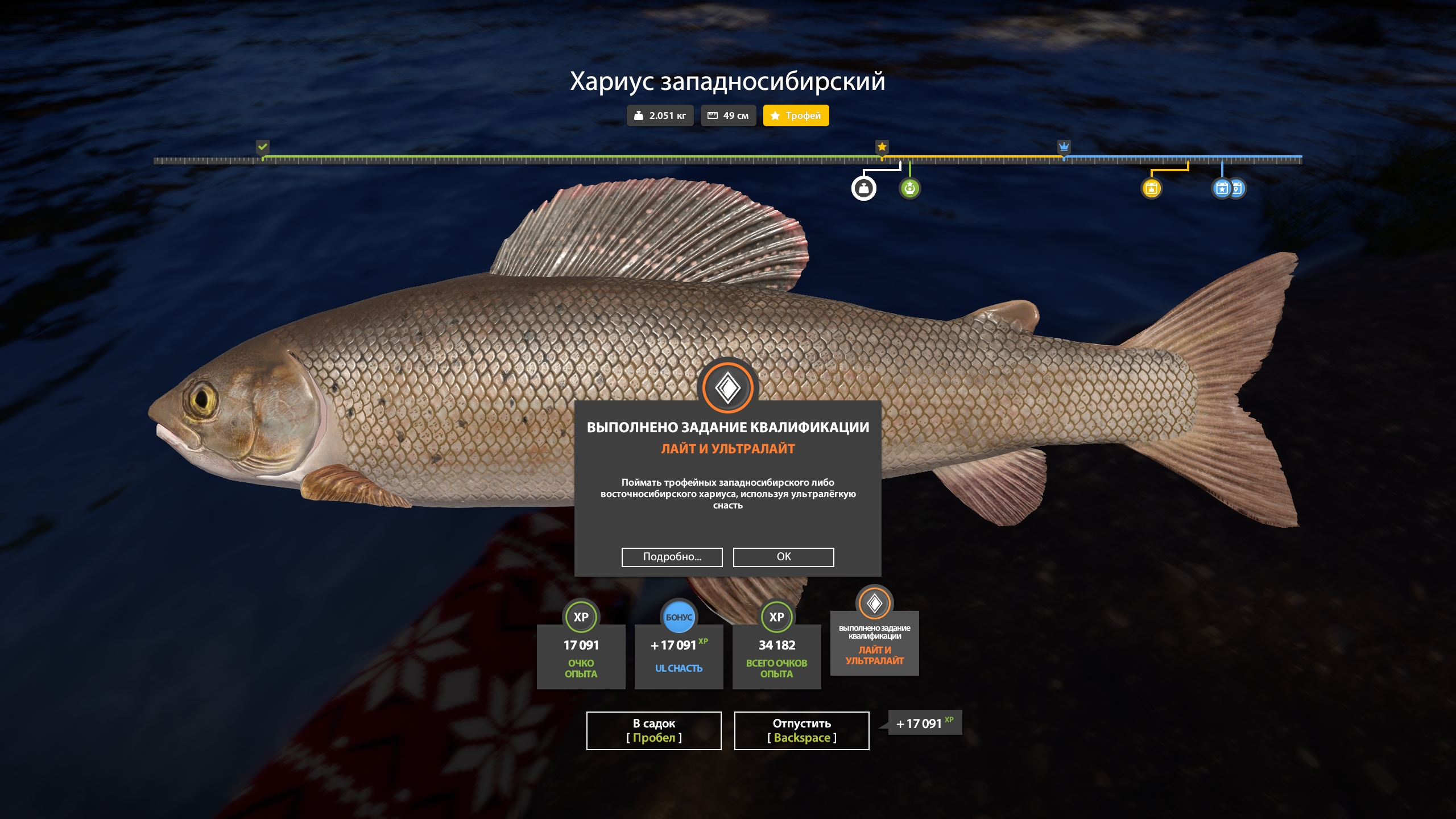The height and width of the screenshot is (819, 1456).
Task: Click the green record marker on the scale
Action: pos(909,188)
